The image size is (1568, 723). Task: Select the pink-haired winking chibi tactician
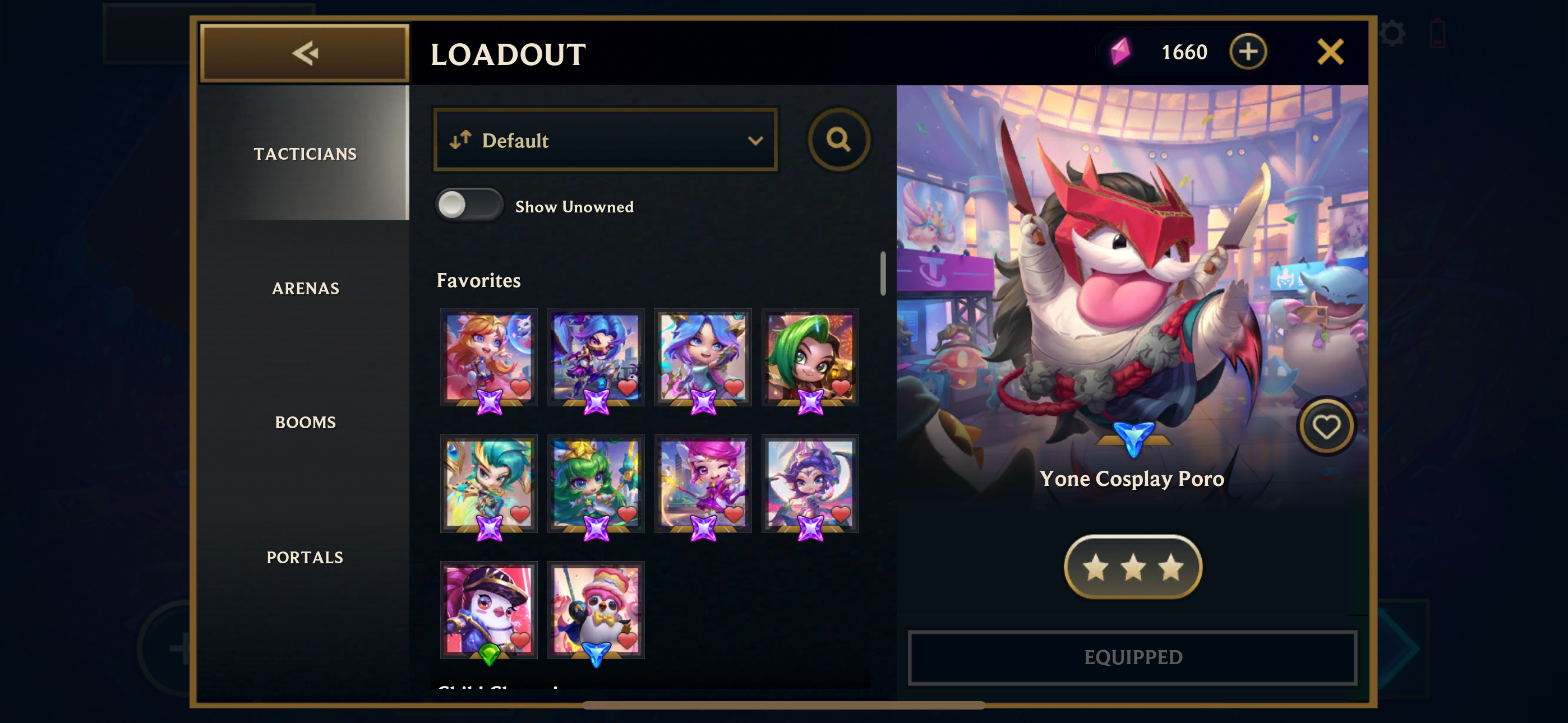703,483
